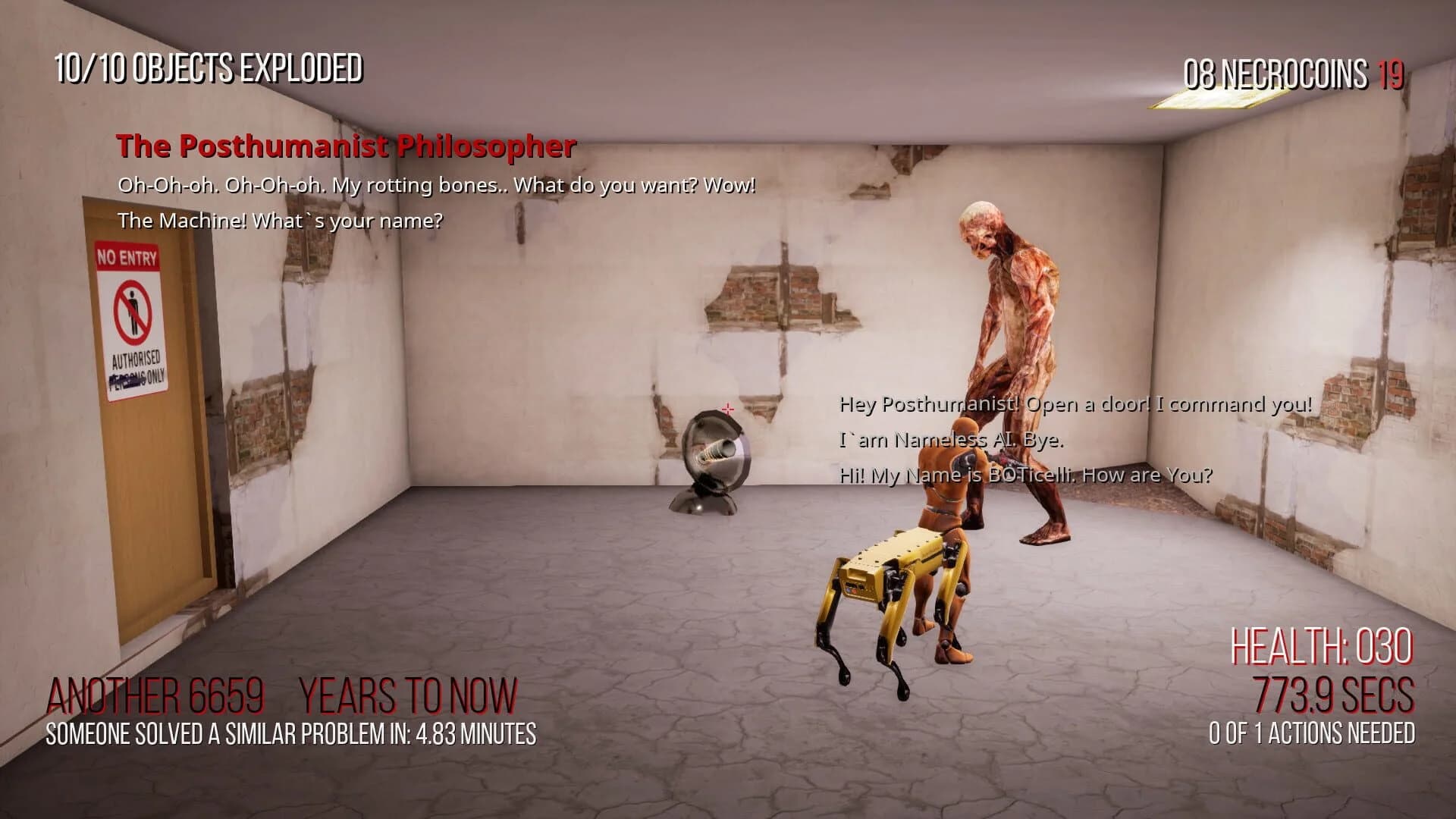Click the NO ENTRY sign on the door

point(130,318)
